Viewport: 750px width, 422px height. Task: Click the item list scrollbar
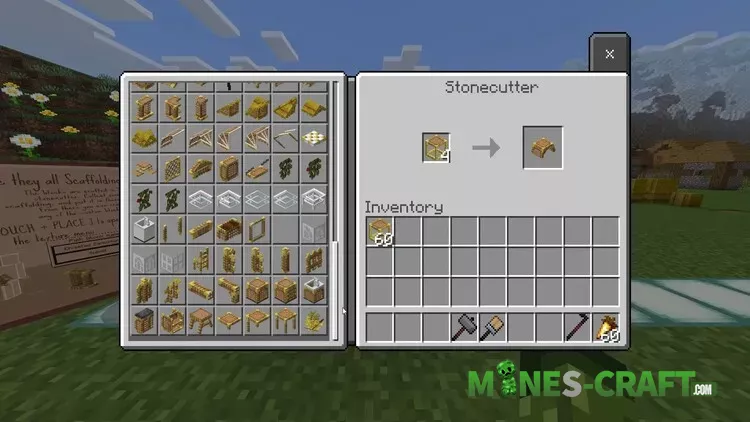coord(336,200)
